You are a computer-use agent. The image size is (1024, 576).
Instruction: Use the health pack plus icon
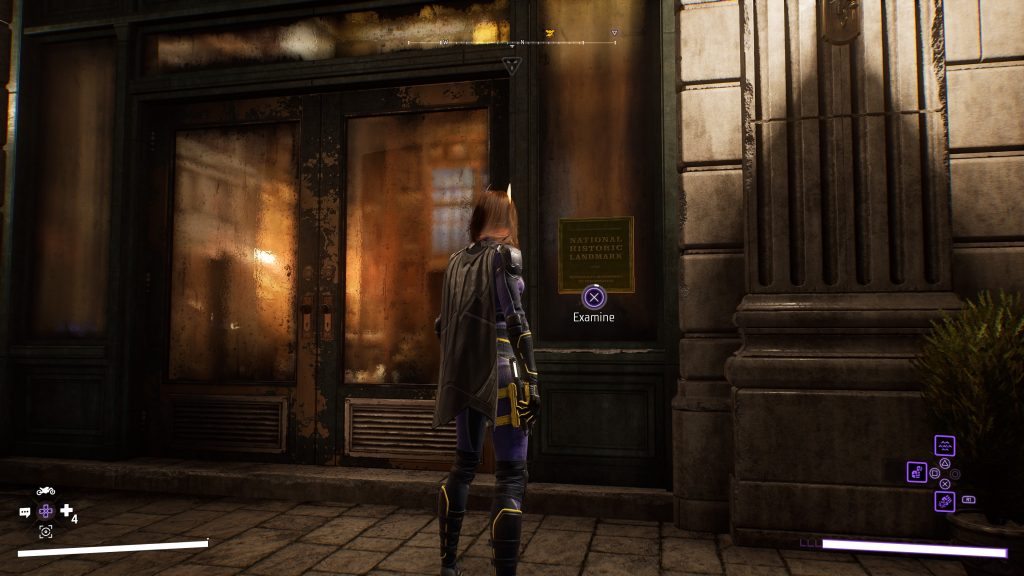pos(67,511)
